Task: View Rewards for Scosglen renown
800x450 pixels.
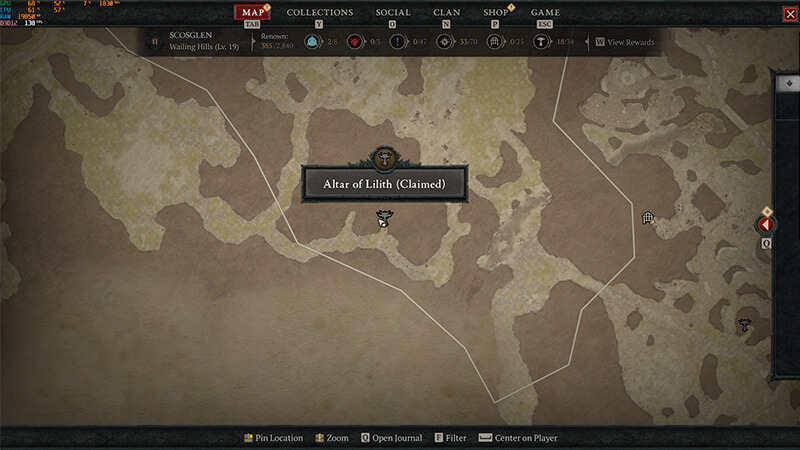Action: [x=626, y=42]
